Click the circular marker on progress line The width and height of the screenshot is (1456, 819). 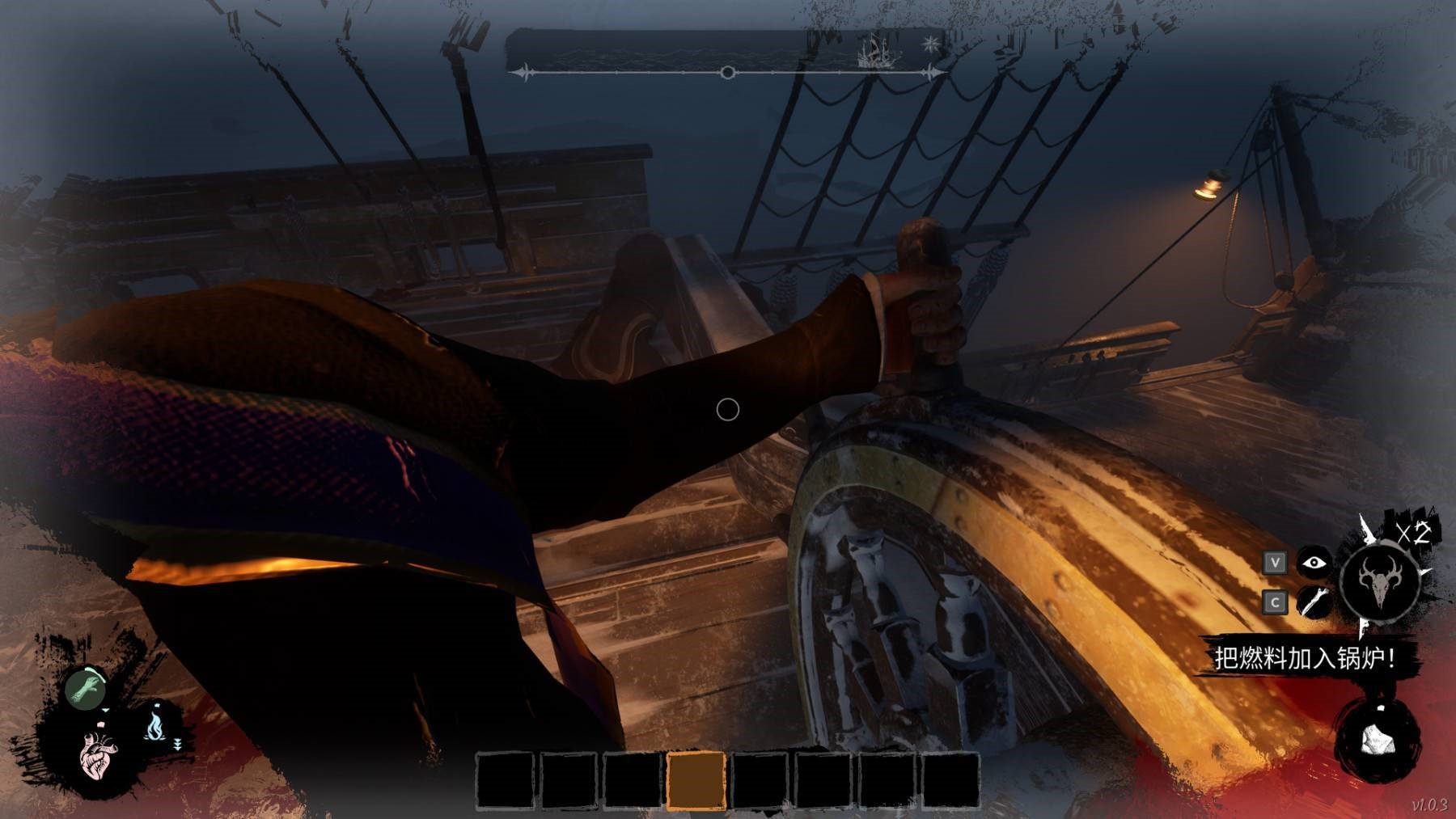pyautogui.click(x=727, y=73)
